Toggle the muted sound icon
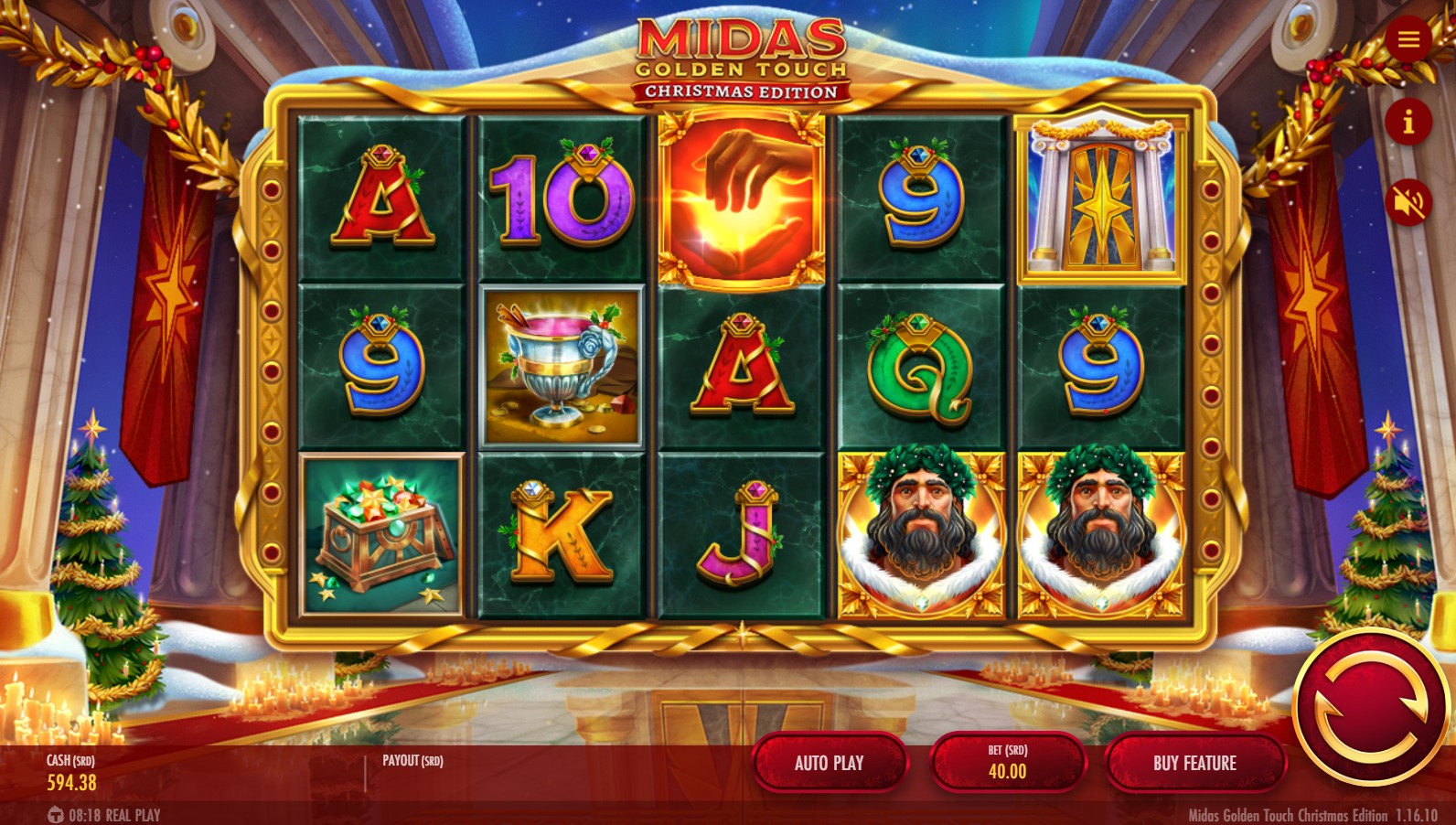1456x825 pixels. pyautogui.click(x=1408, y=202)
